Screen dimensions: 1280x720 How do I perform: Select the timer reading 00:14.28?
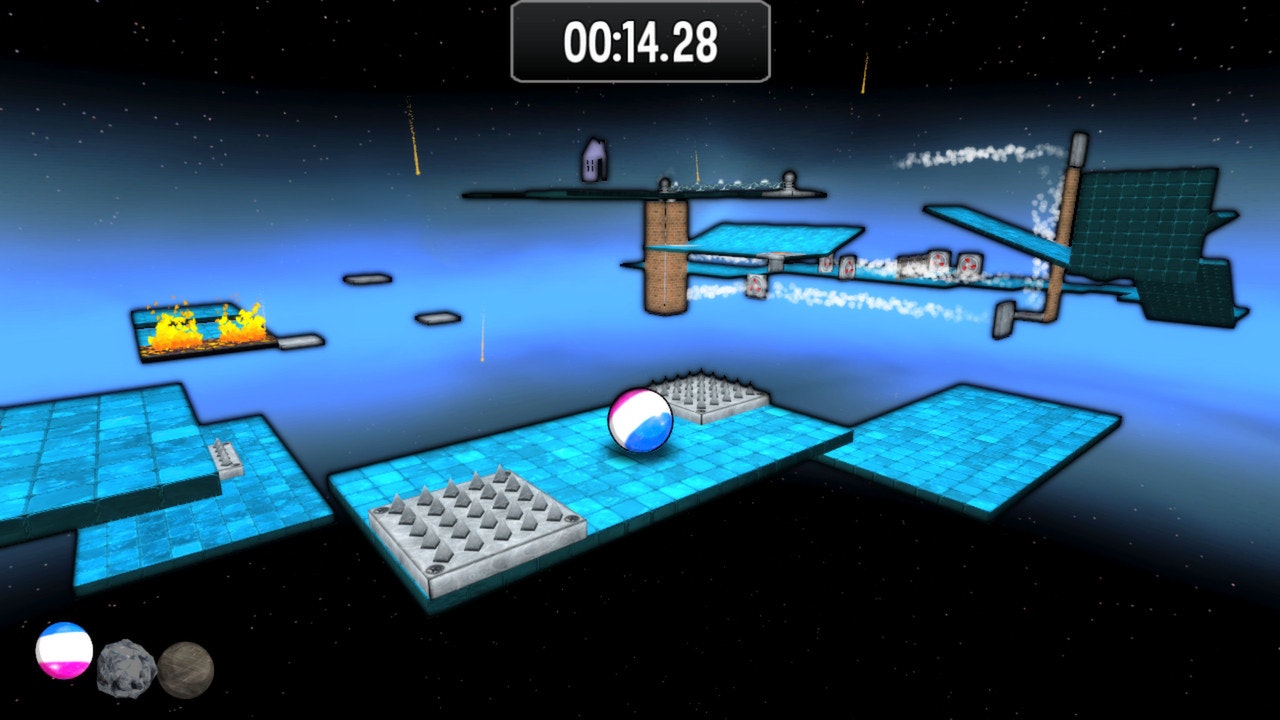639,43
